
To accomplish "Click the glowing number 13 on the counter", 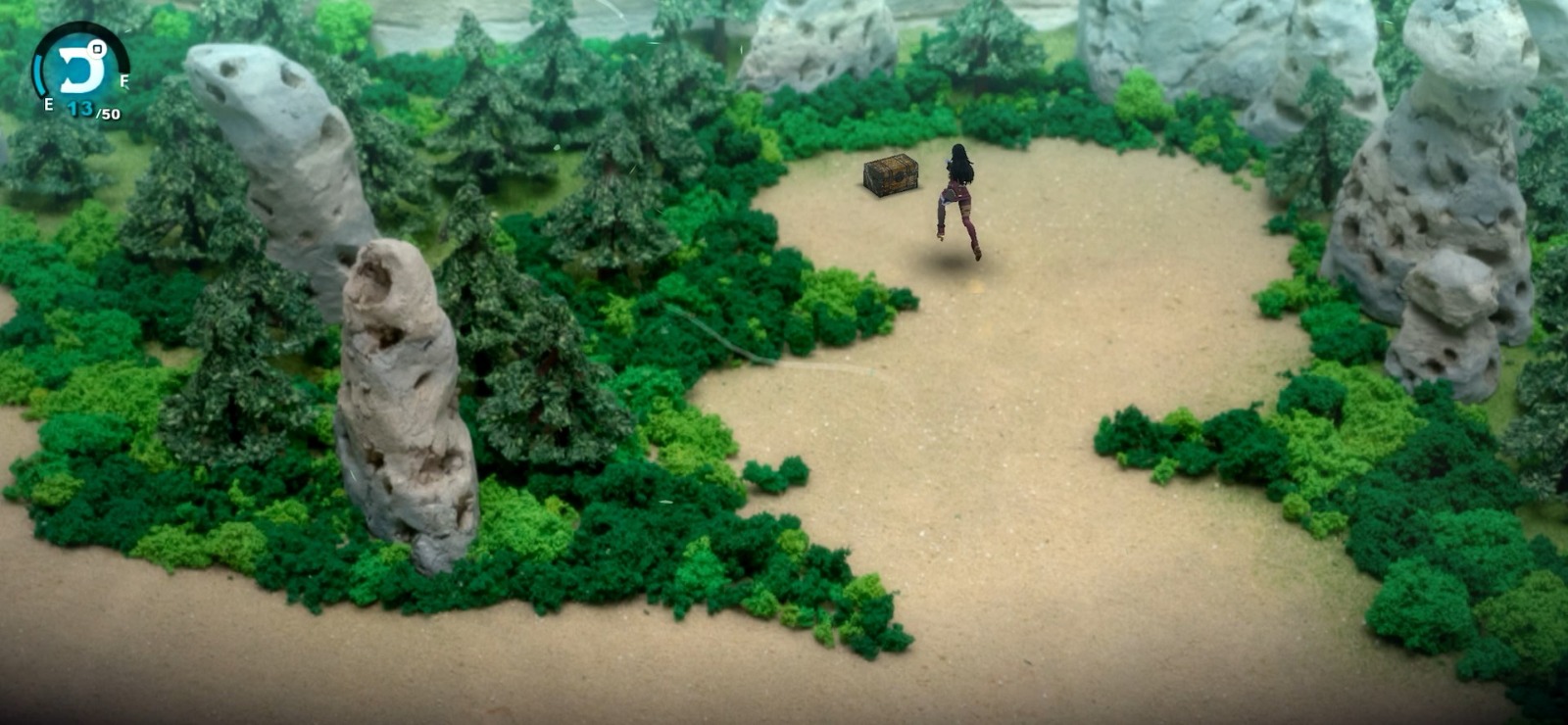I will [80, 108].
